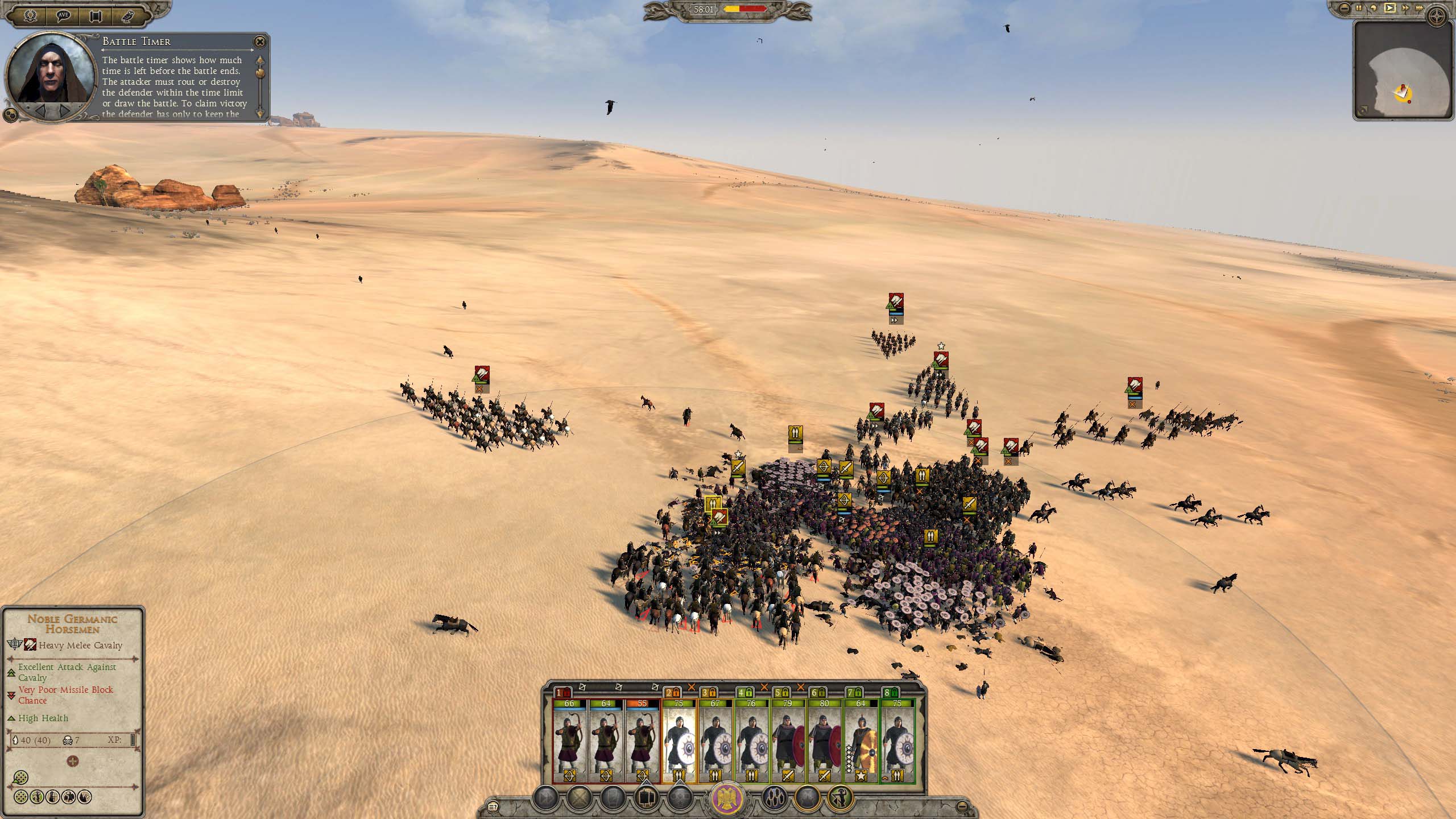Open the owl encyclopedia icon

pos(127,16)
